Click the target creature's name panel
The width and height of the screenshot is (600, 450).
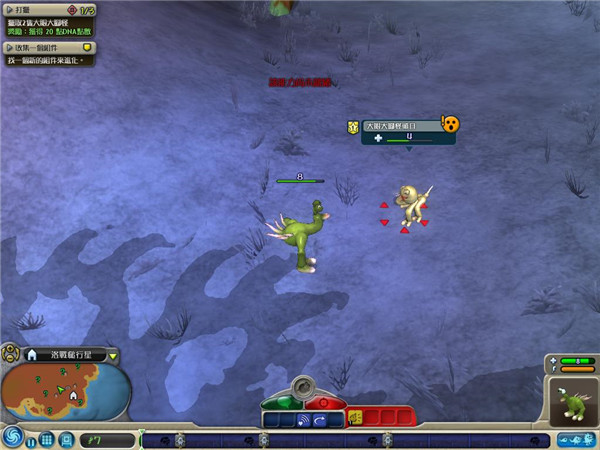point(400,126)
